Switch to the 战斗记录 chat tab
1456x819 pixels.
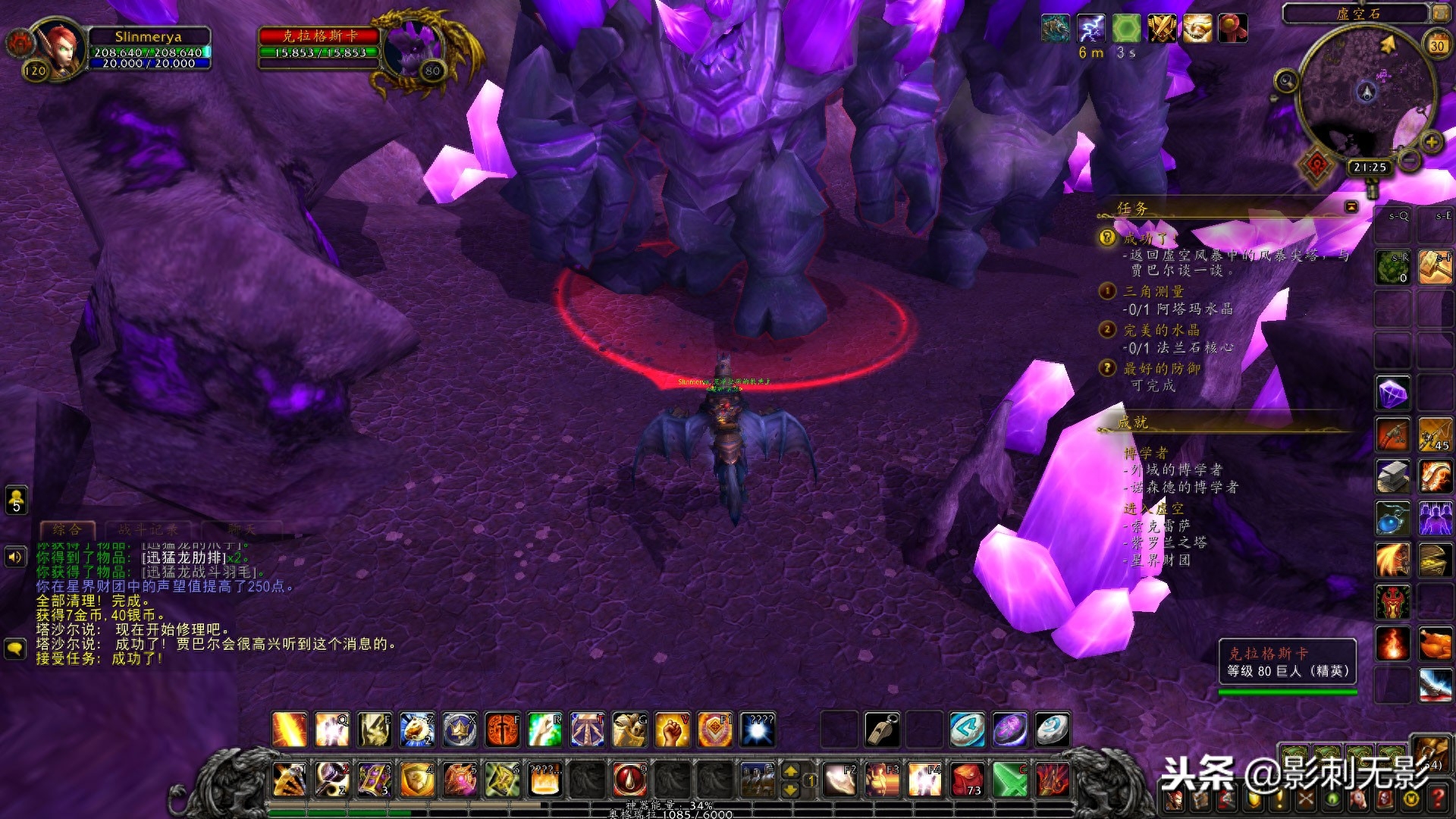tap(149, 529)
